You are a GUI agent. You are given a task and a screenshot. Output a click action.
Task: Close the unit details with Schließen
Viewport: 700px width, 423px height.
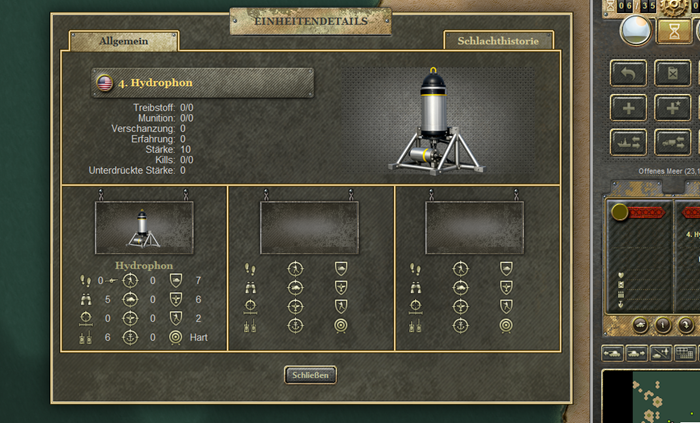[310, 375]
